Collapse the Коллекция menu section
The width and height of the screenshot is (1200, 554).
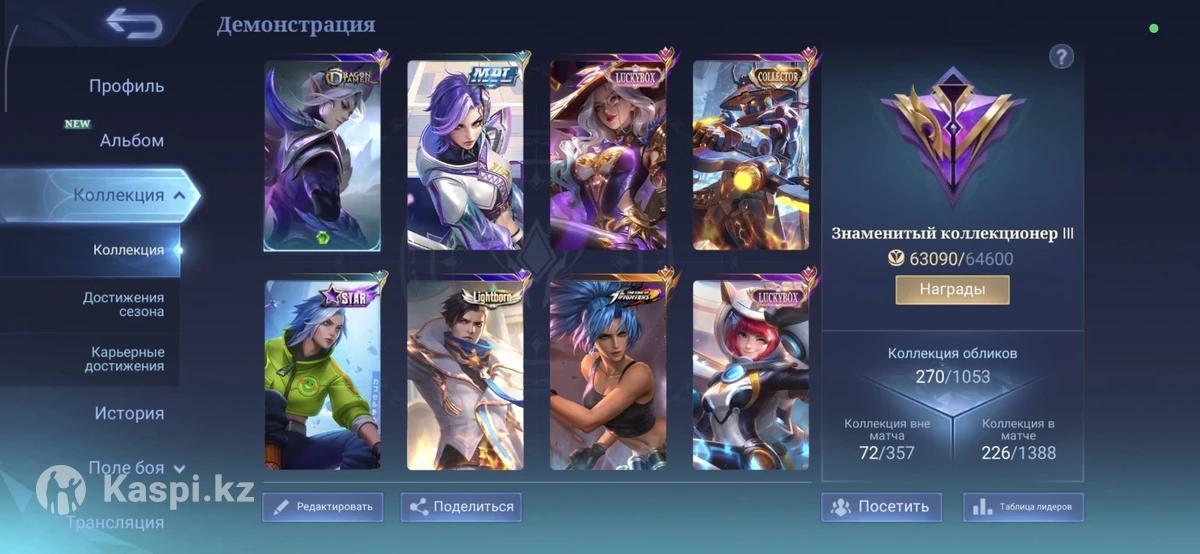tap(179, 195)
